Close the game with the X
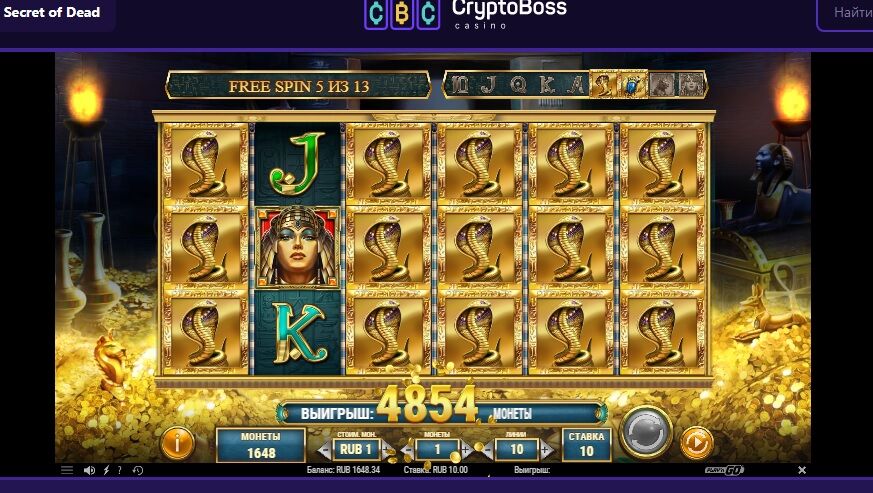 [802, 470]
